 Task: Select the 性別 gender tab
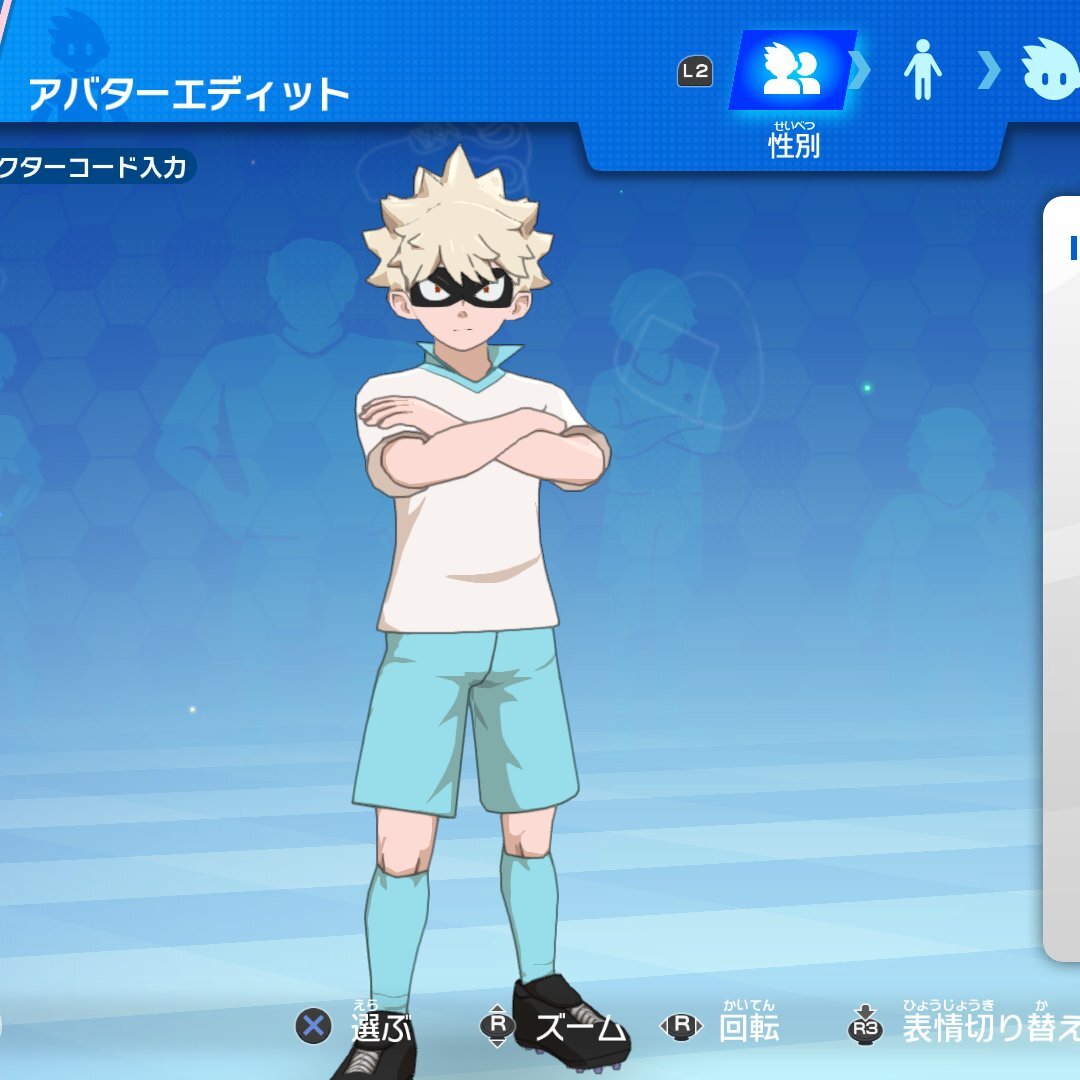point(792,72)
